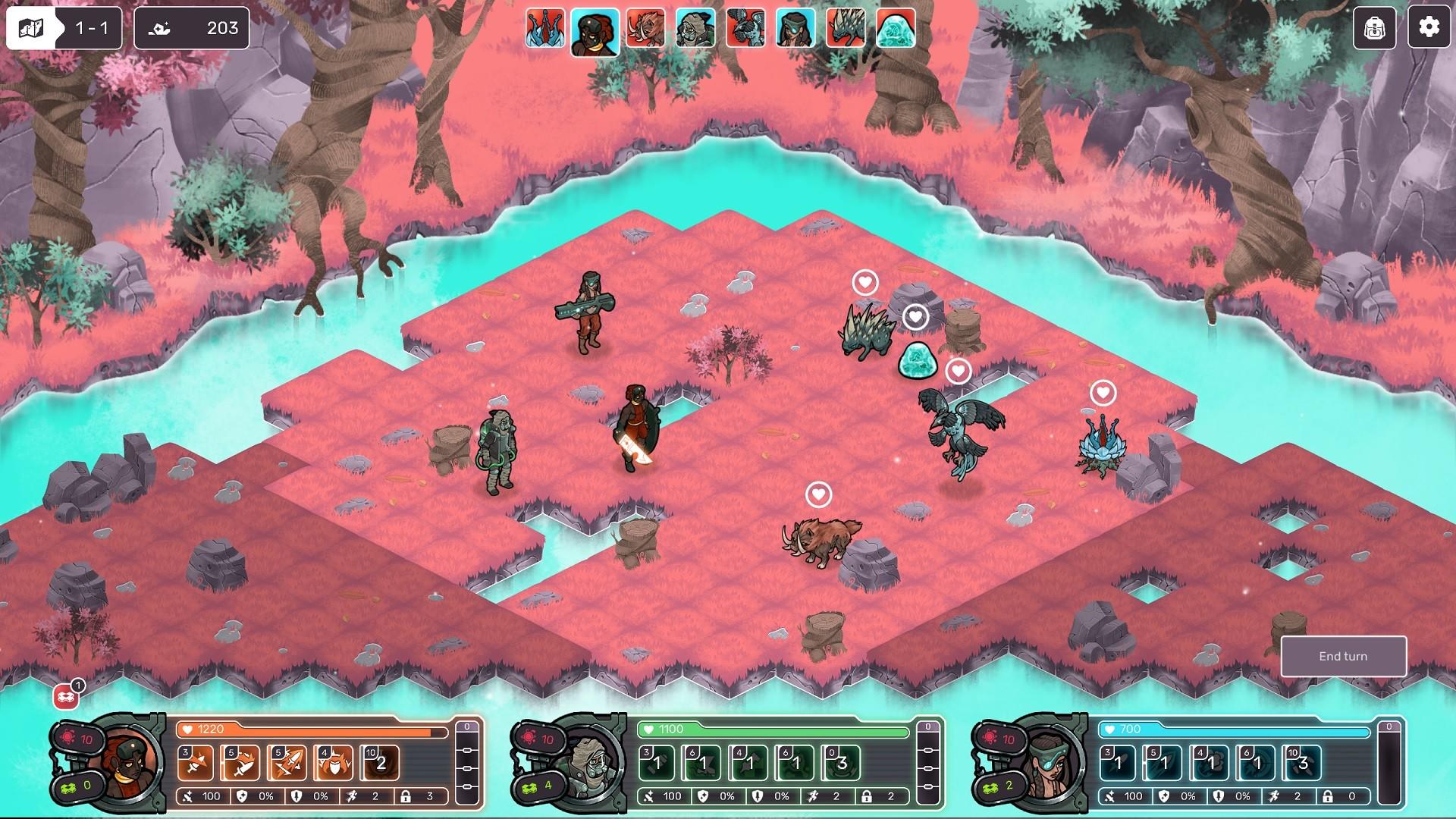1456x819 pixels.
Task: Expand the green character's ability slot showing 3
Action: click(839, 763)
